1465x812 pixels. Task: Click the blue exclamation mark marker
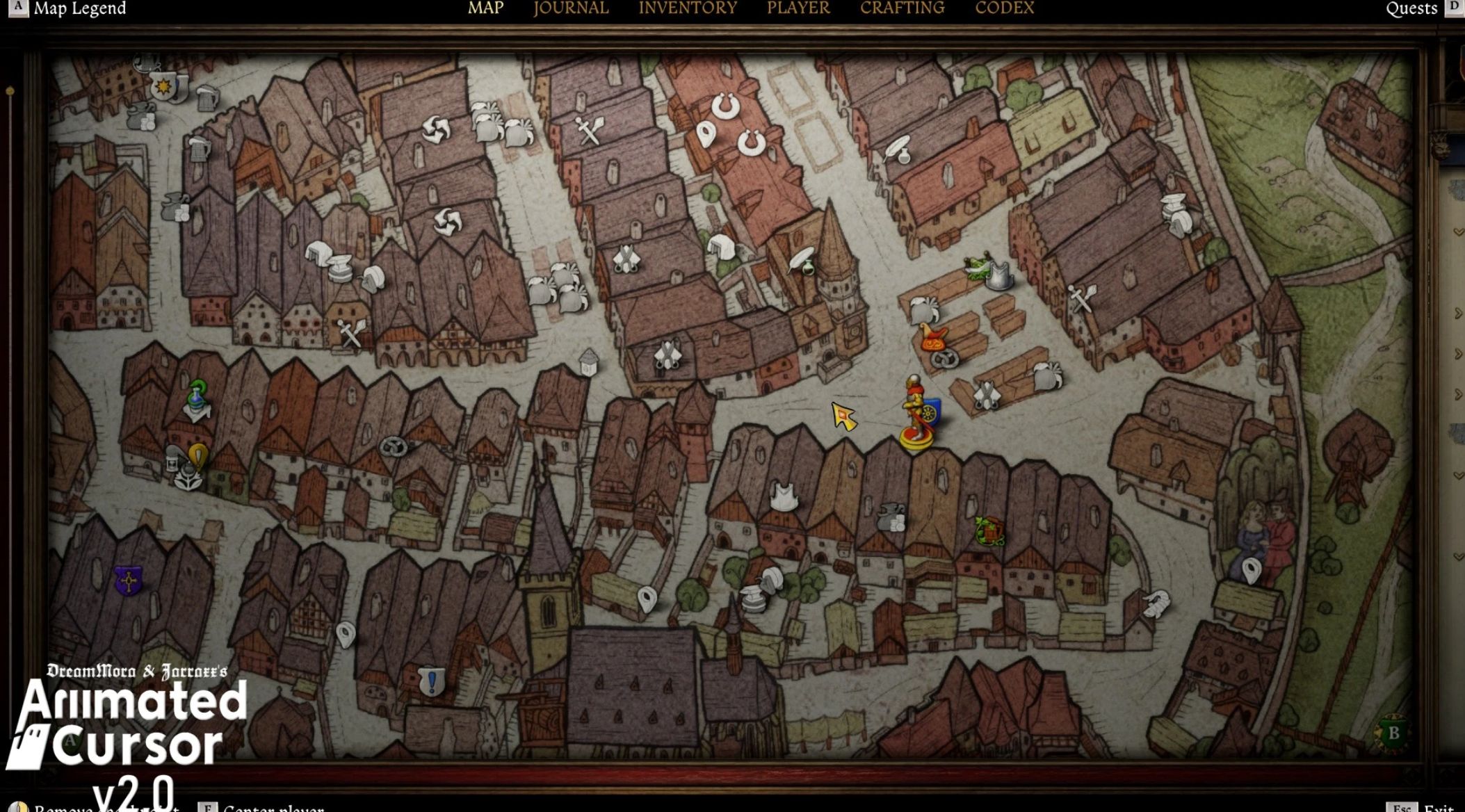[x=431, y=681]
